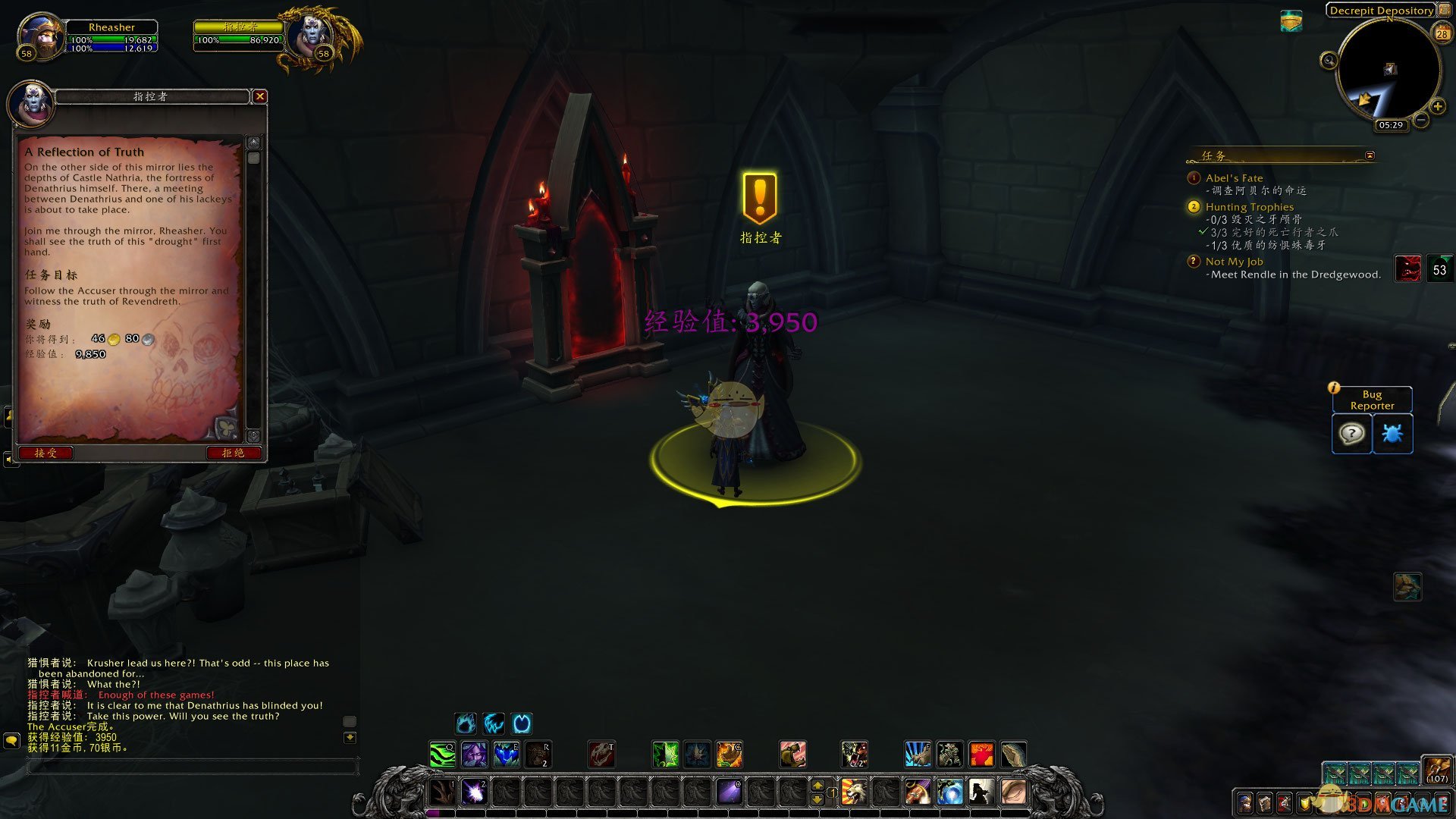Select the Abel's Fate quest in tracker
Screen dimensions: 1456x819
[x=1234, y=178]
